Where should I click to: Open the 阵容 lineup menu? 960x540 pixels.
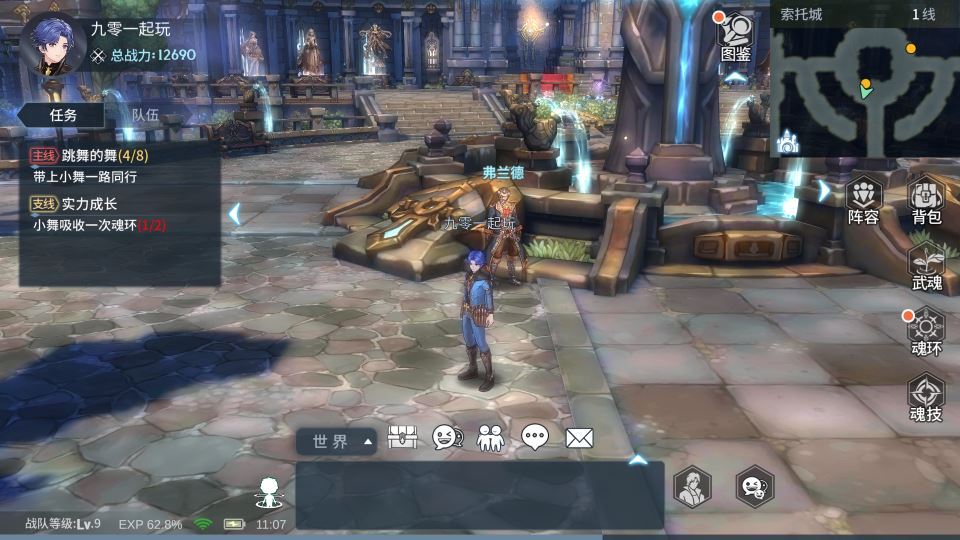point(864,200)
